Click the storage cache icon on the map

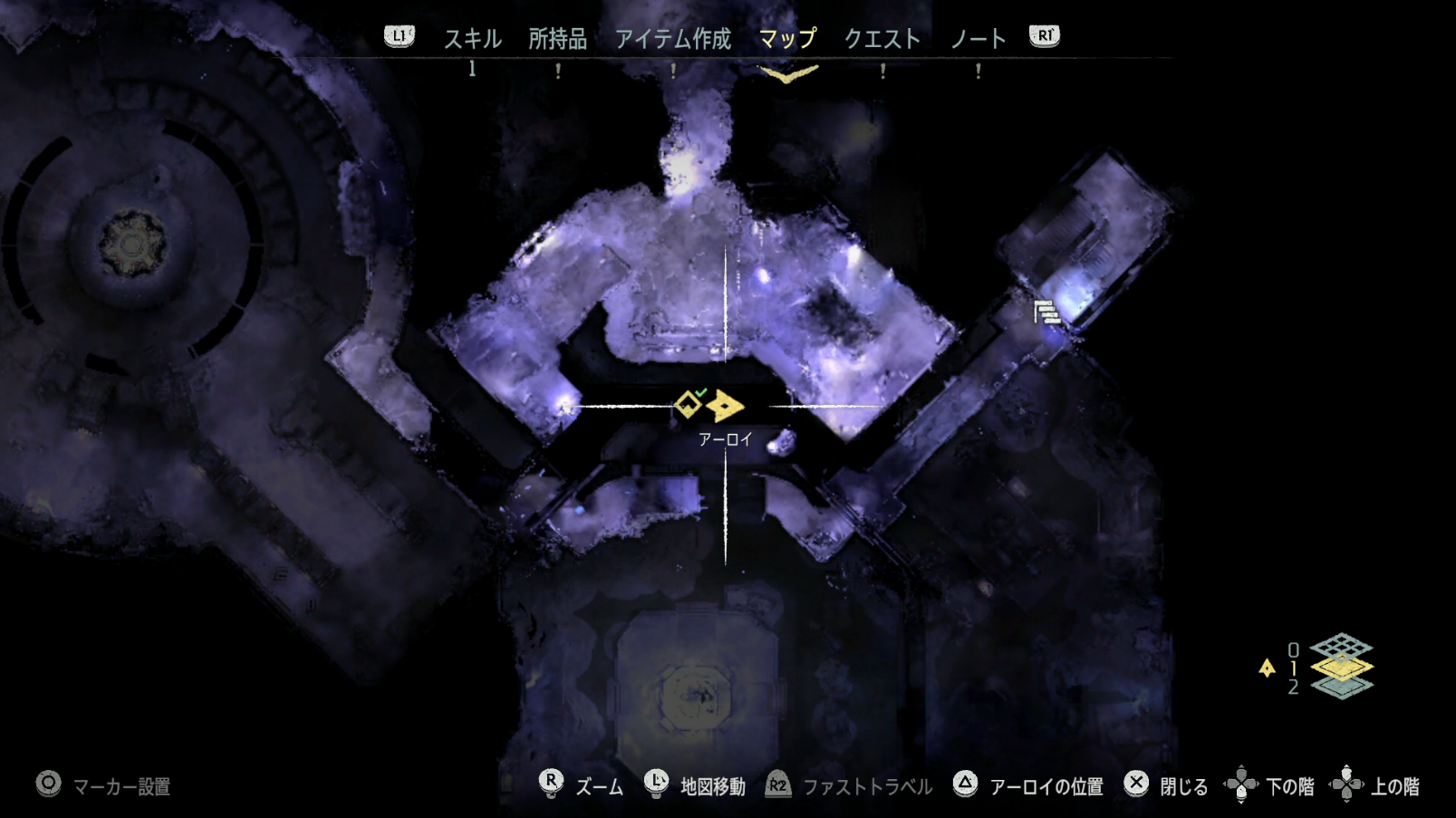1047,312
